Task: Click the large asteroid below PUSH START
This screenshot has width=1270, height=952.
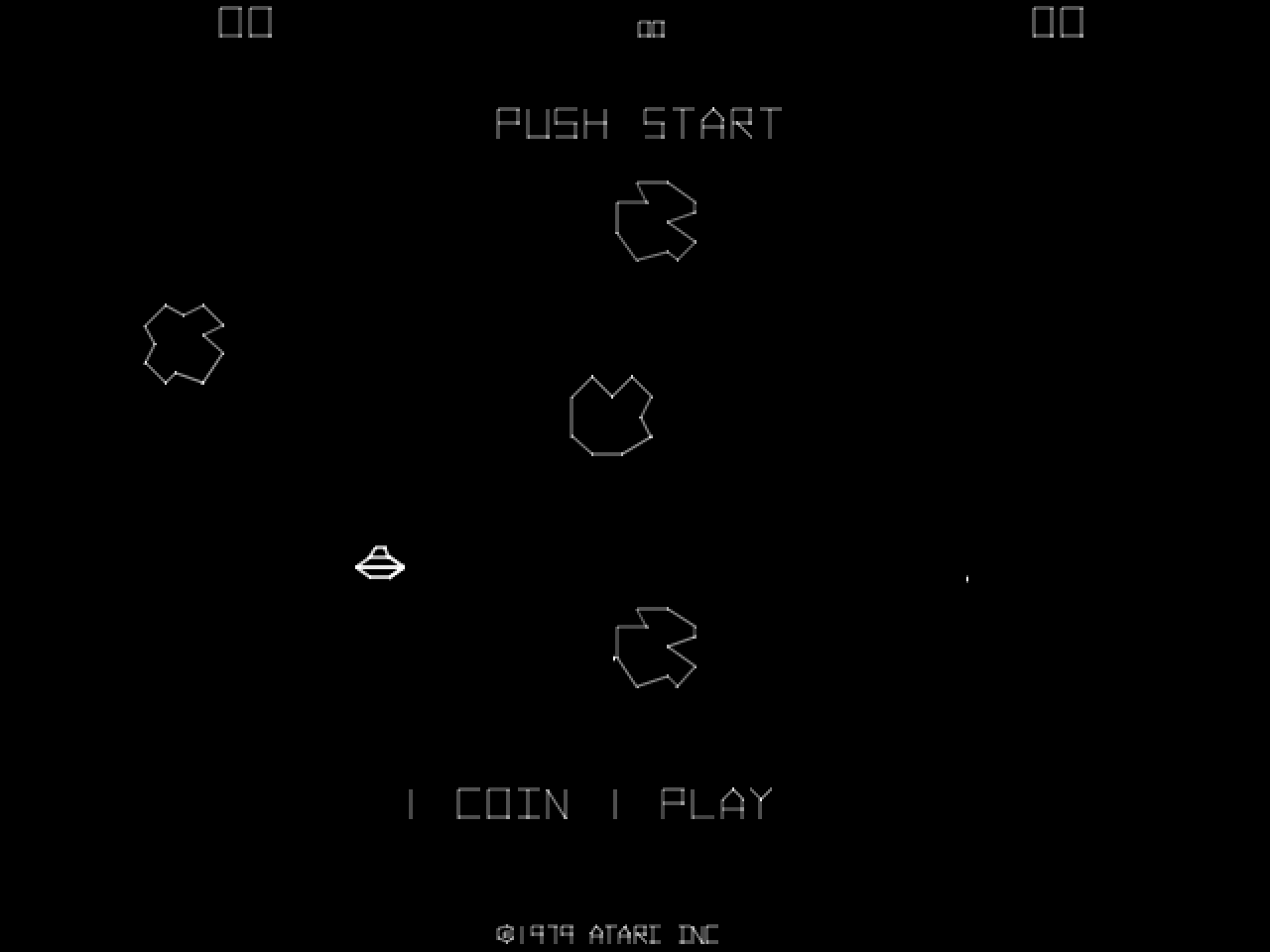Action: tap(657, 220)
